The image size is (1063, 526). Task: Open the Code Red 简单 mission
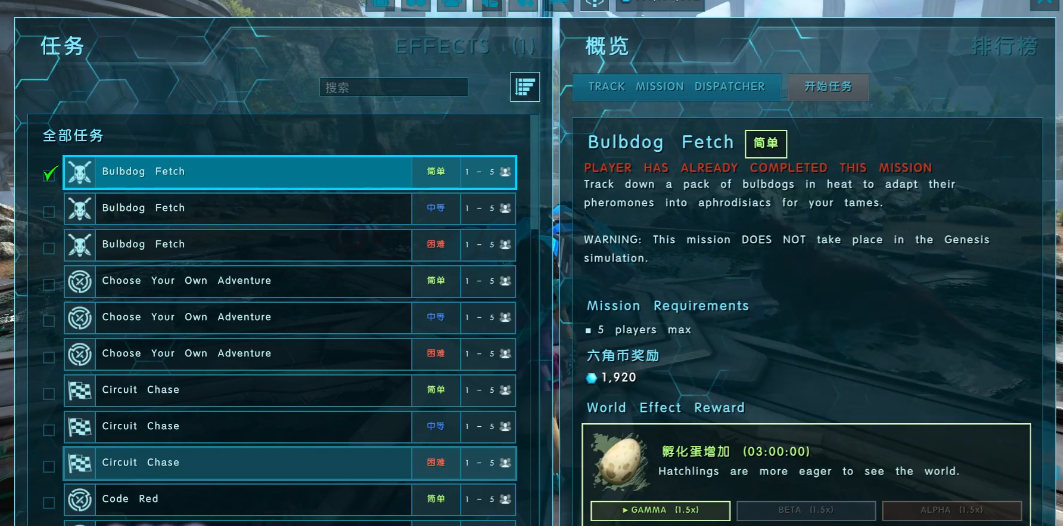pyautogui.click(x=240, y=499)
